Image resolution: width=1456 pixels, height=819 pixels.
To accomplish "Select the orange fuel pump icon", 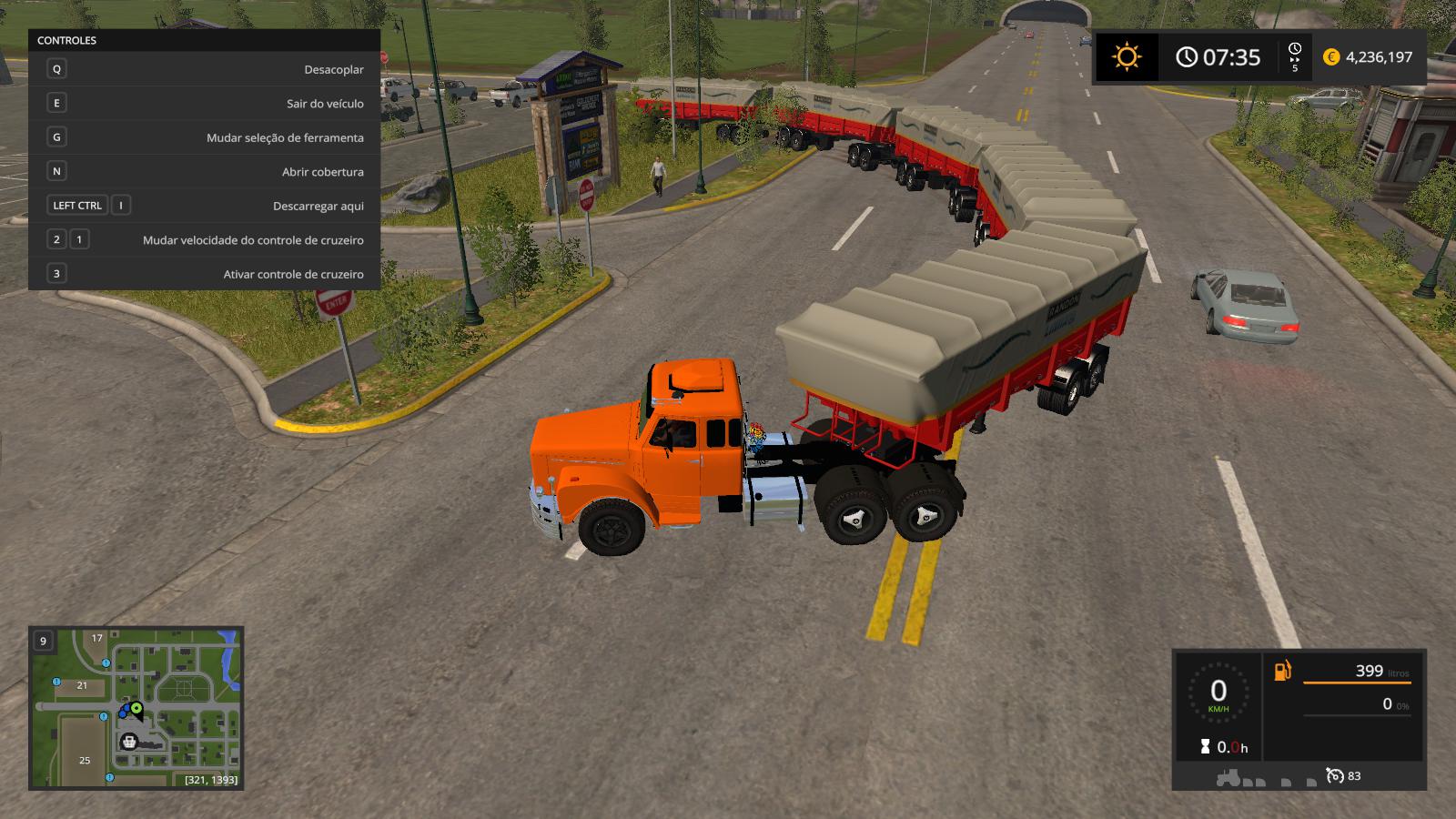I will click(x=1283, y=672).
